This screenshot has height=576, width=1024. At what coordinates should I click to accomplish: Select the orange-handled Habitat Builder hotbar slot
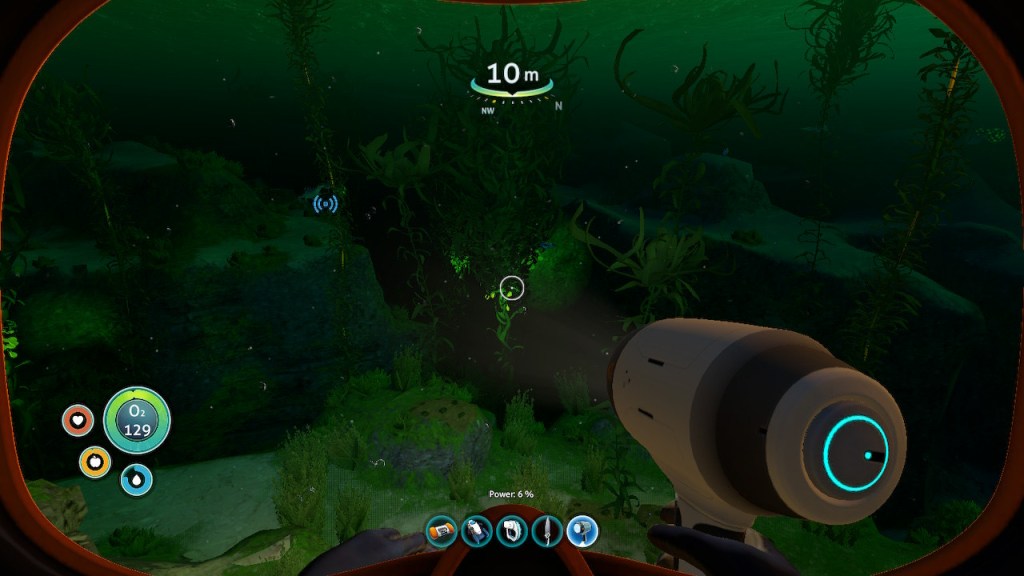pyautogui.click(x=442, y=530)
